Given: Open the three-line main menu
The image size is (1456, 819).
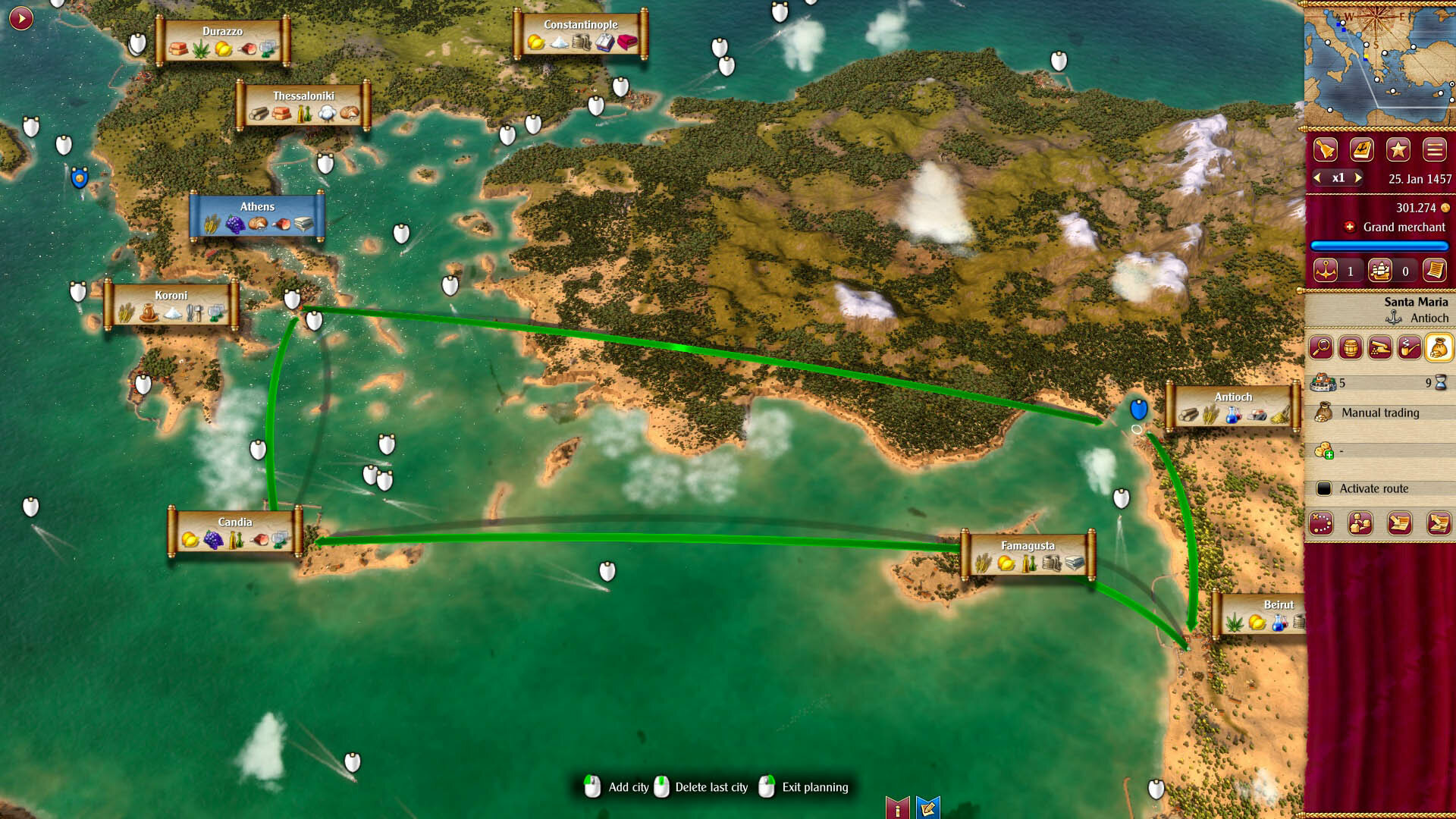Looking at the screenshot, I should click(x=1434, y=149).
